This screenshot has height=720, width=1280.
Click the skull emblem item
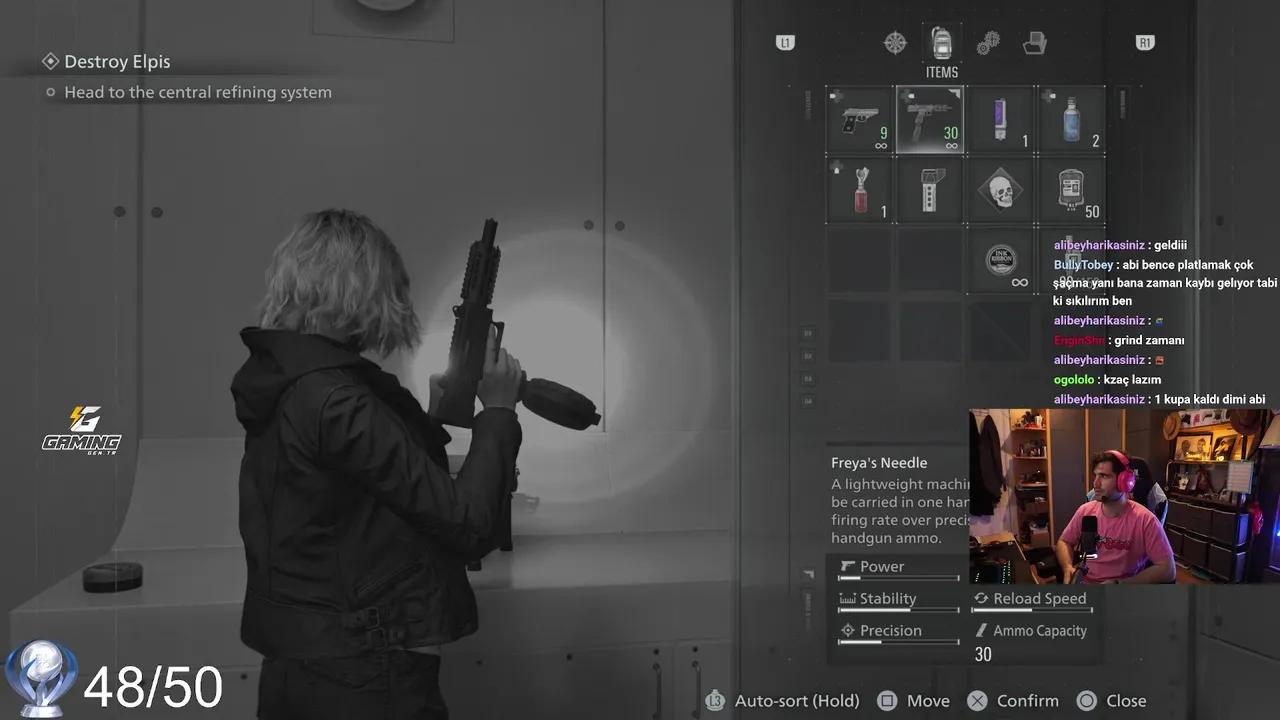tap(1001, 190)
